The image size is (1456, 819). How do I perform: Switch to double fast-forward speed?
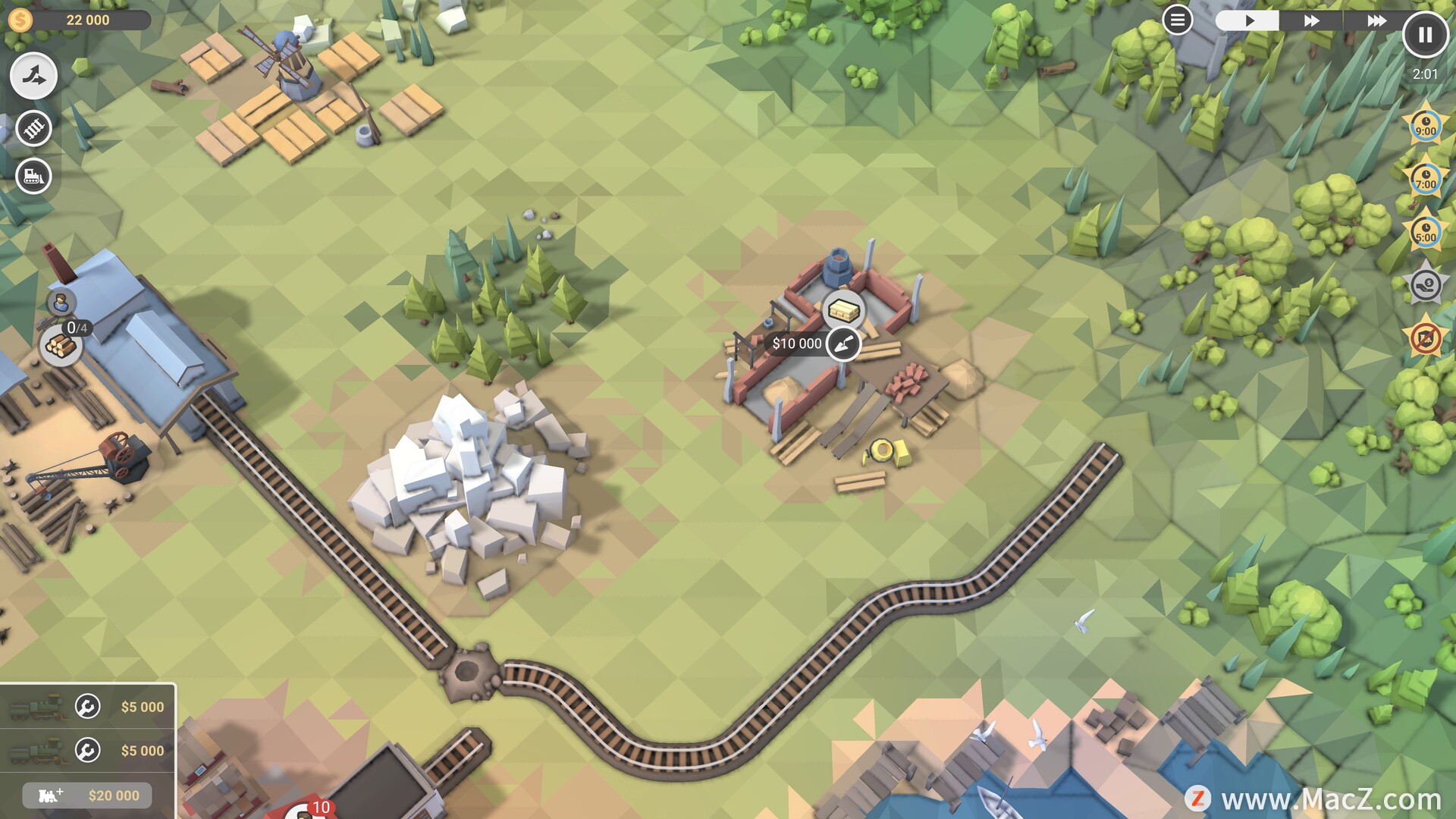[1311, 20]
